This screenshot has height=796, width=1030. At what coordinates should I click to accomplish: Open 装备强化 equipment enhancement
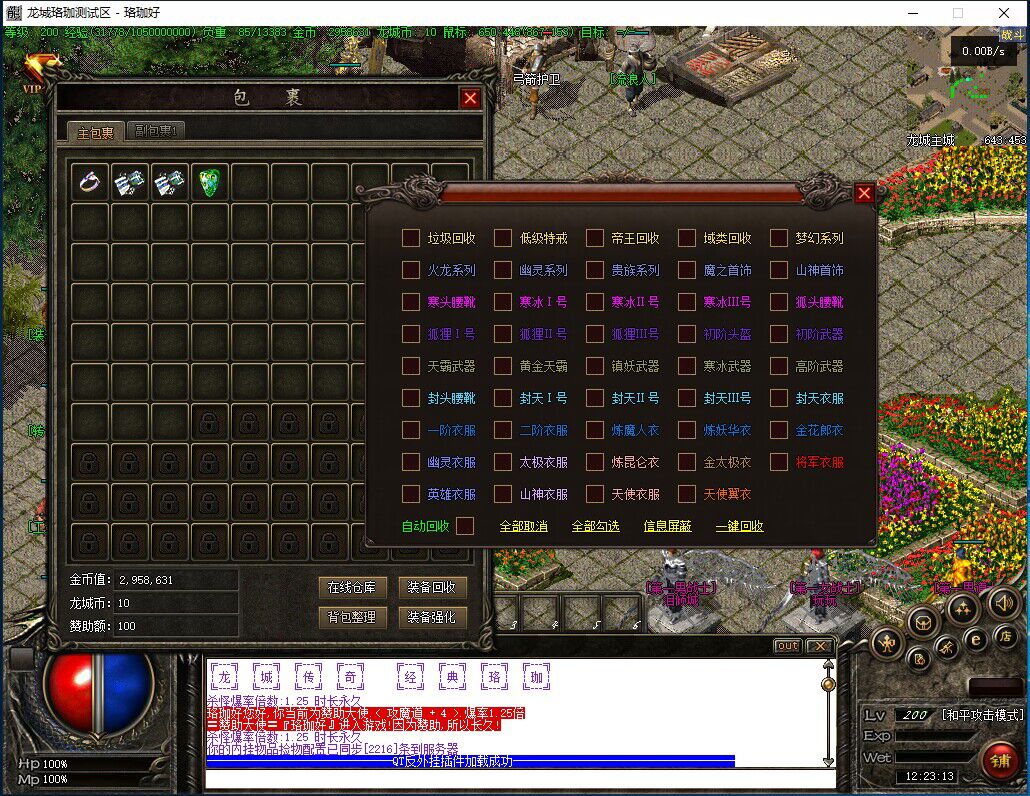point(432,617)
